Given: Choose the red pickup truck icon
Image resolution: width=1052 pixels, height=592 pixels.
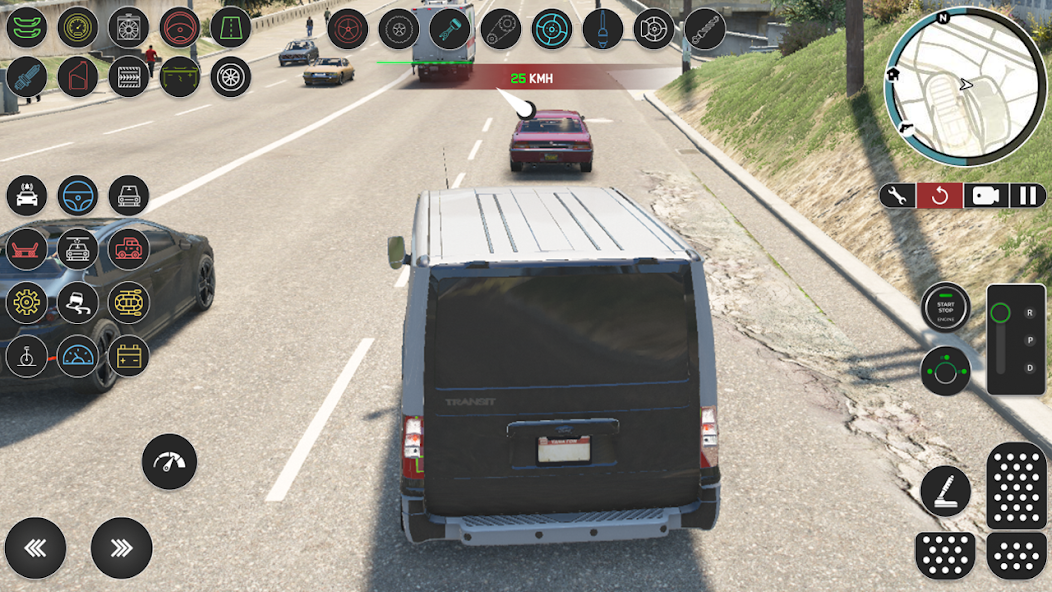Looking at the screenshot, I should (129, 248).
